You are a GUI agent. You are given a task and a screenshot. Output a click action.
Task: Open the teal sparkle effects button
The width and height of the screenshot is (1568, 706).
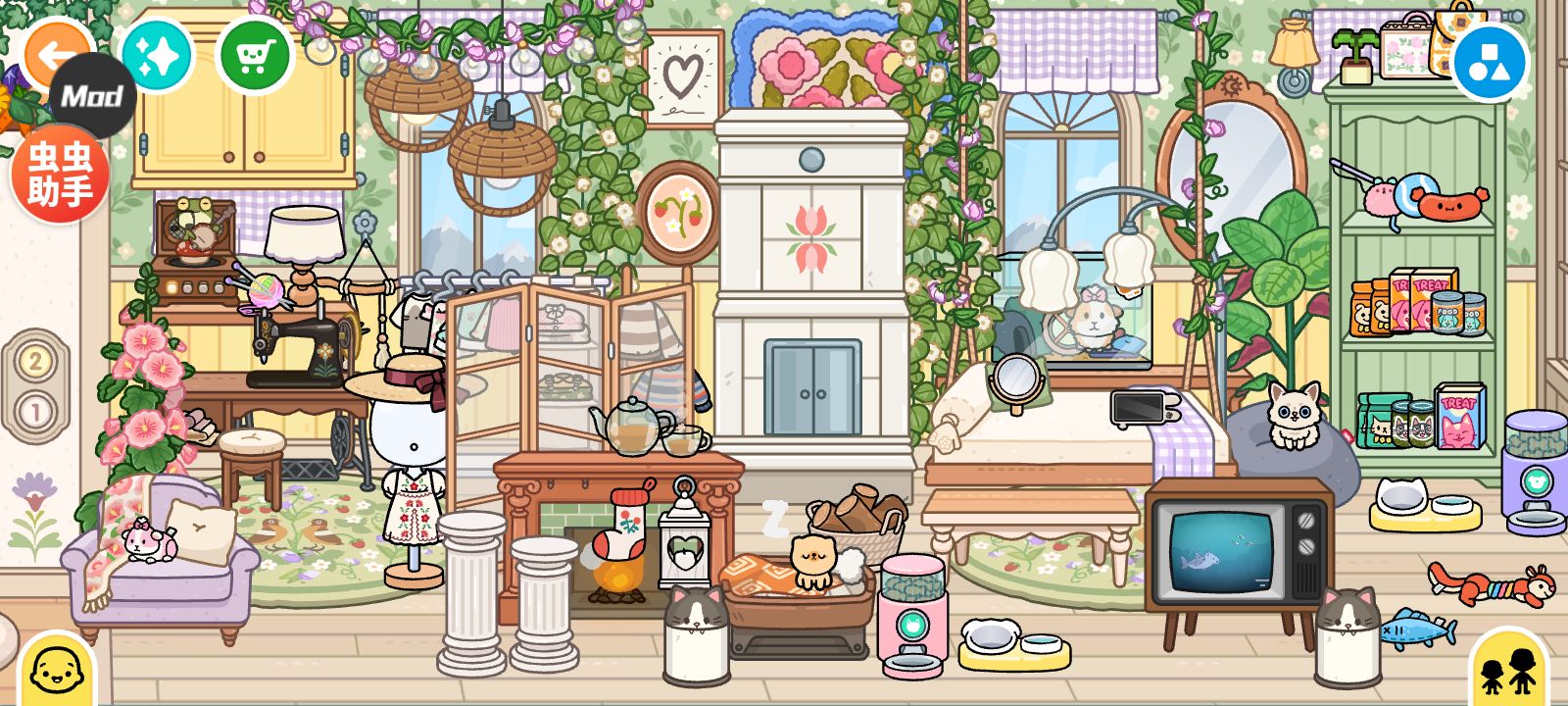pos(157,57)
